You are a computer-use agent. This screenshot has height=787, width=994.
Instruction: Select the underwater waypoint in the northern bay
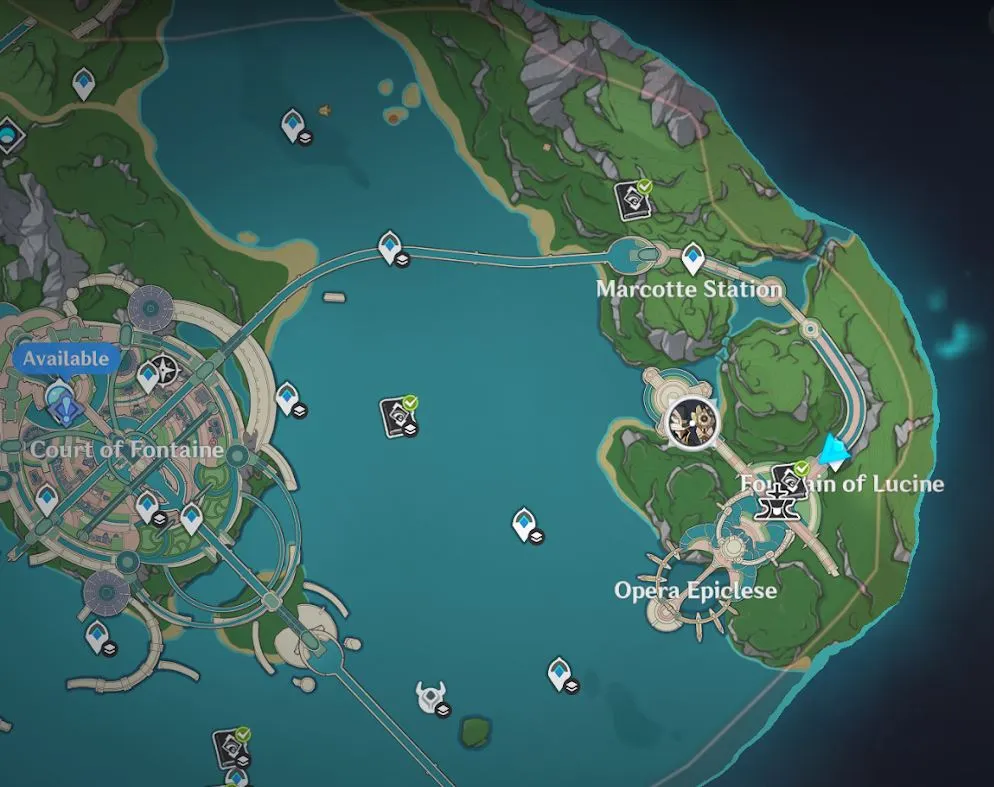[x=293, y=125]
